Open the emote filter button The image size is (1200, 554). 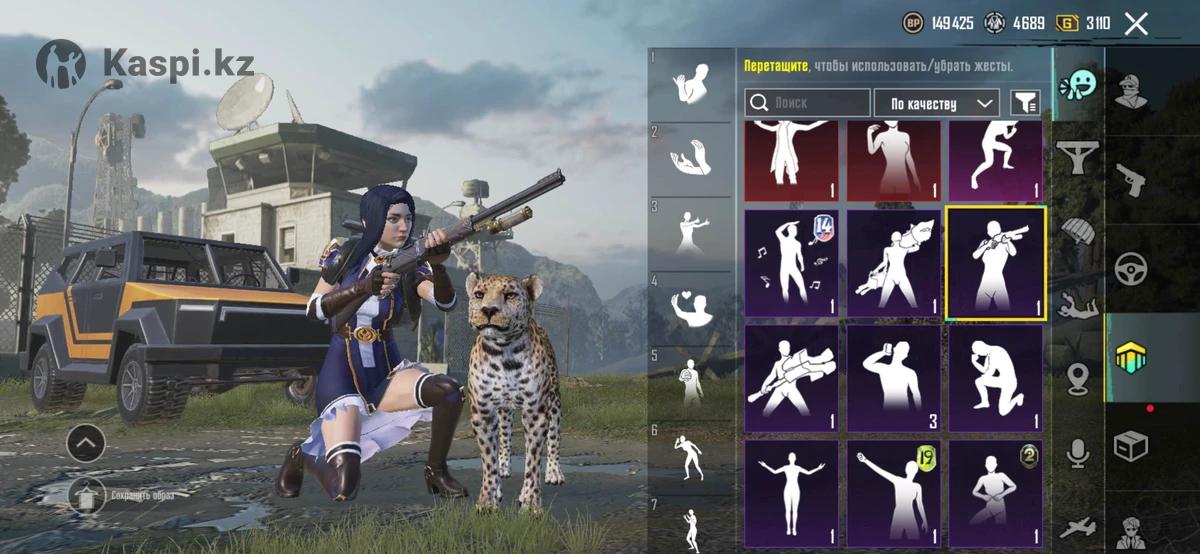[1025, 102]
